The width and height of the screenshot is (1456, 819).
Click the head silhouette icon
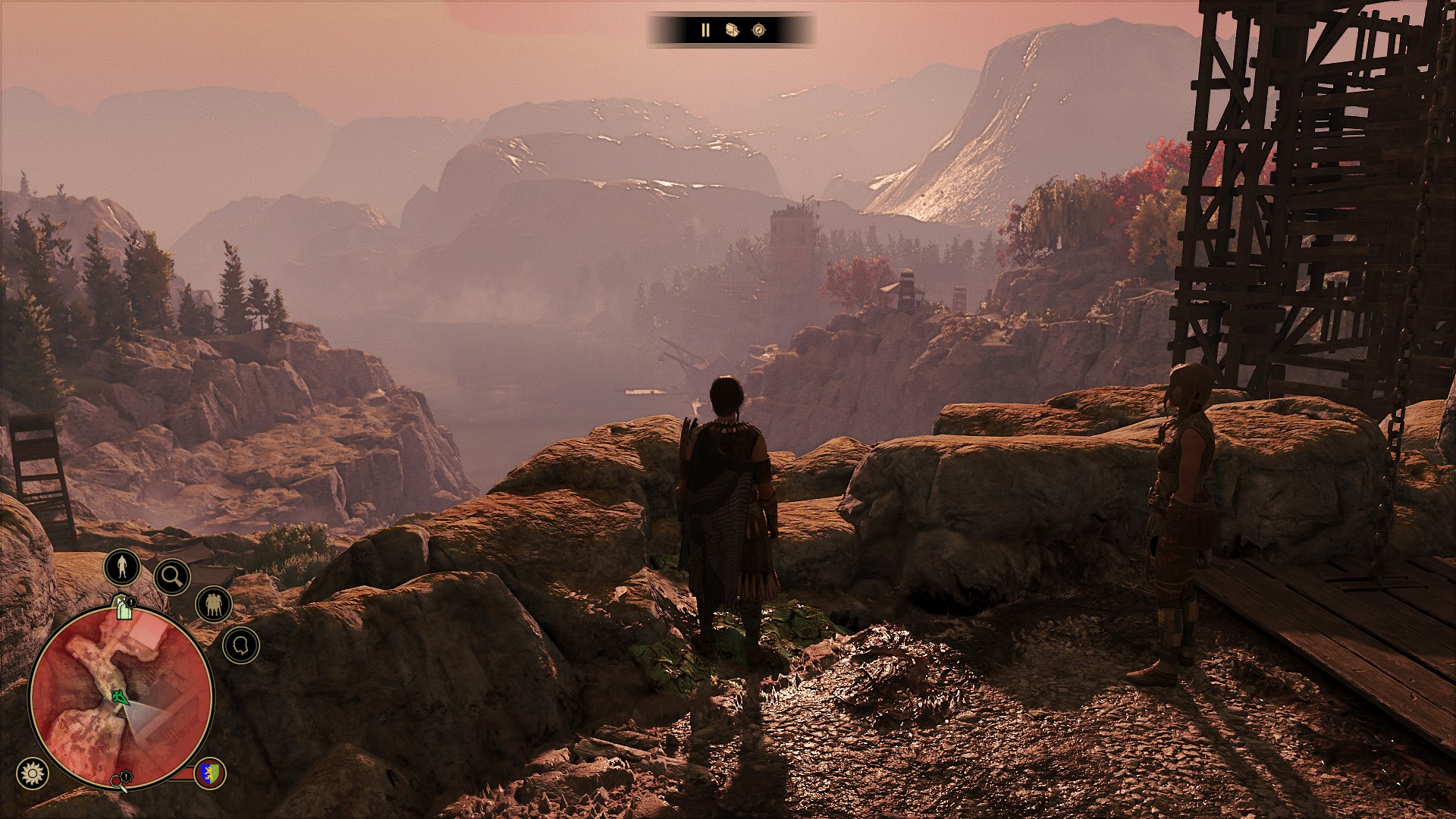(x=241, y=645)
